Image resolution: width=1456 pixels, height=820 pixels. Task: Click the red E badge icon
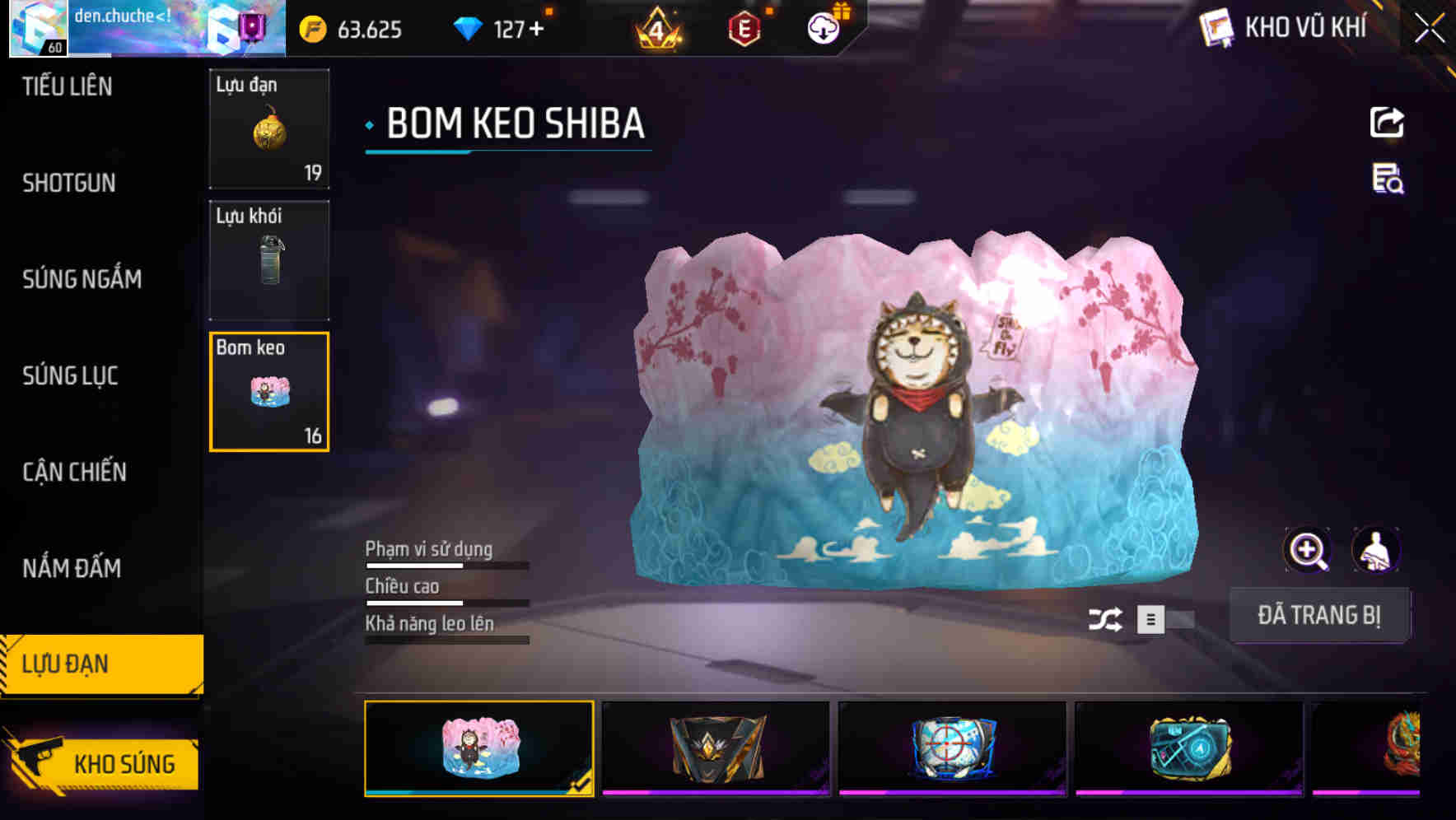tap(741, 30)
